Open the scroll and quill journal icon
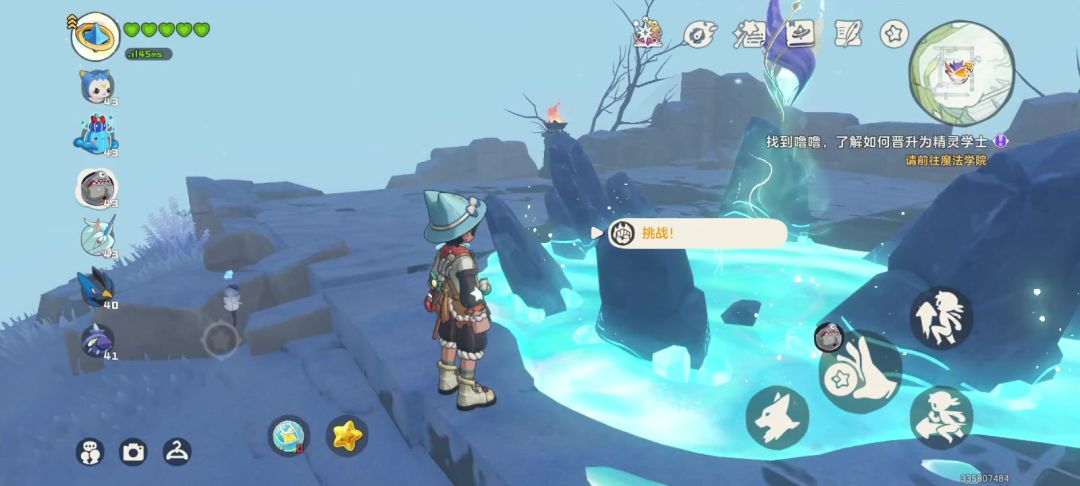1080x486 pixels. (848, 34)
